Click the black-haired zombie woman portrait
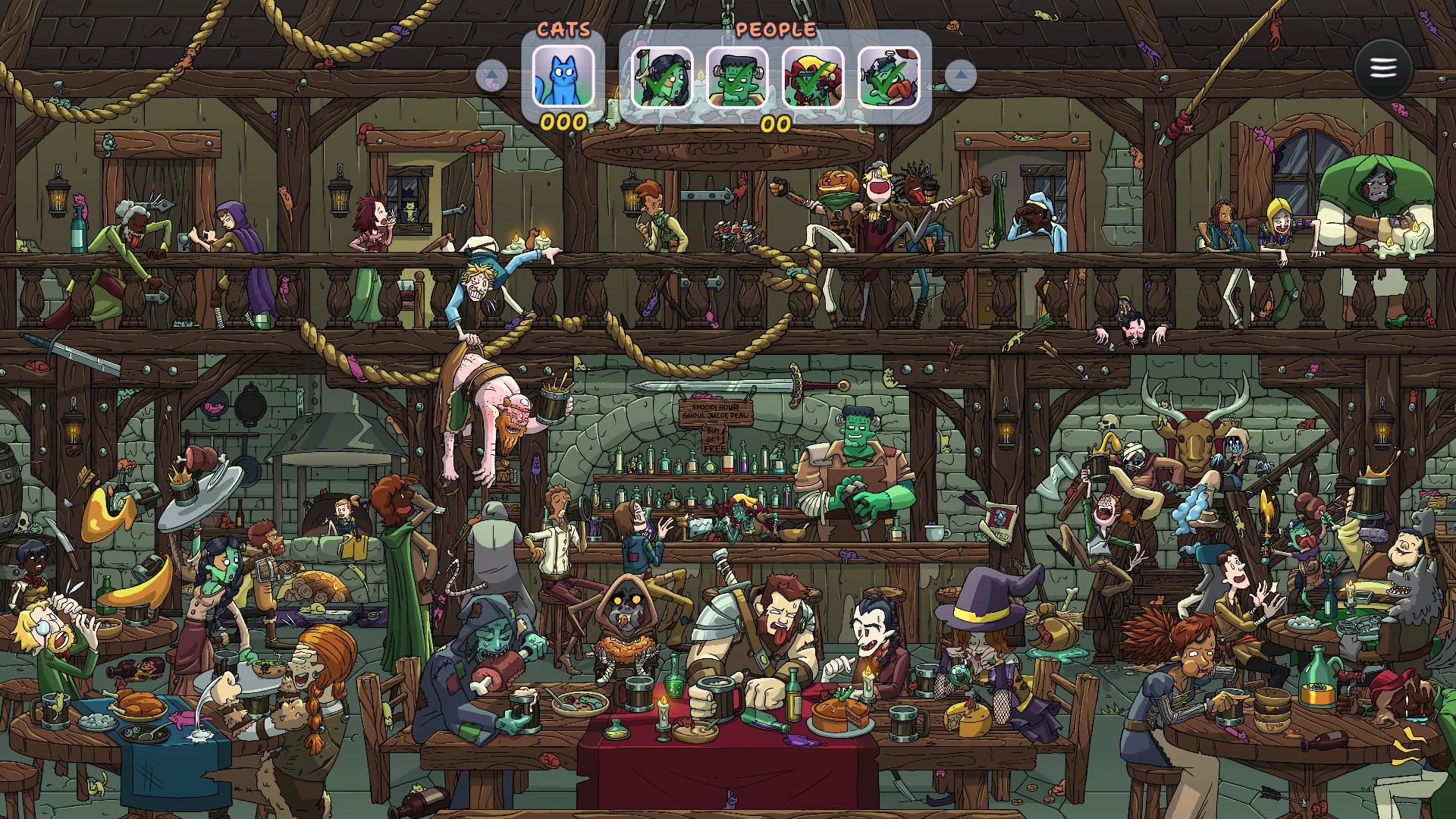Viewport: 1456px width, 819px height. tap(662, 77)
